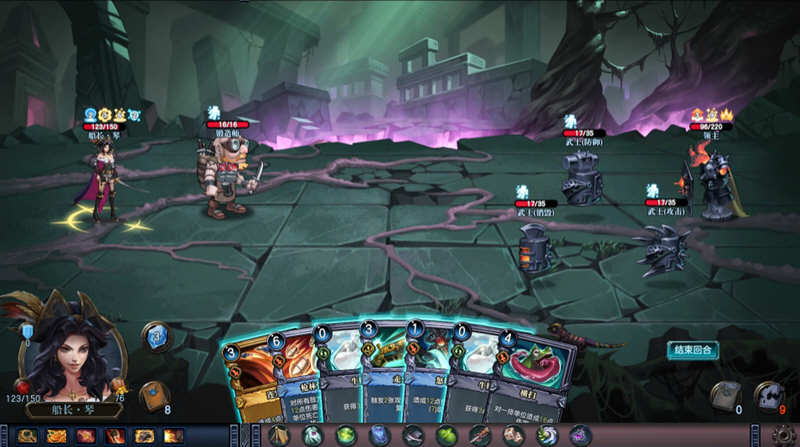Open the draw pile deck showing 8
800x447 pixels.
click(x=154, y=396)
